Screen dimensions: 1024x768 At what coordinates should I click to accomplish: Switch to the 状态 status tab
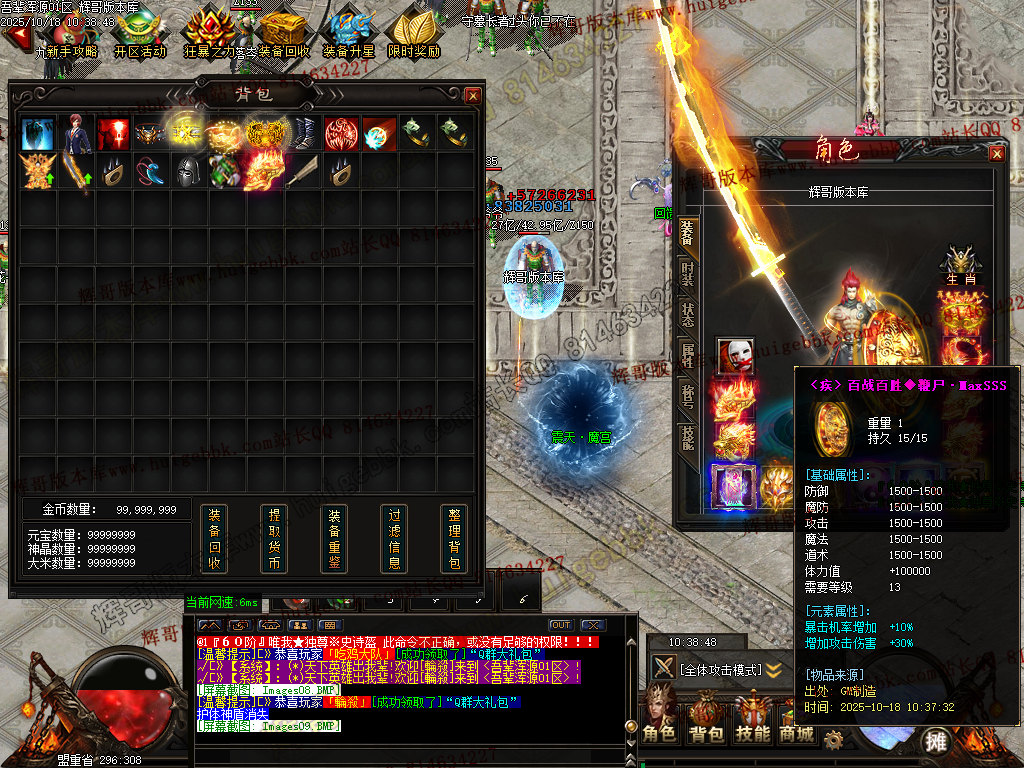tap(688, 313)
